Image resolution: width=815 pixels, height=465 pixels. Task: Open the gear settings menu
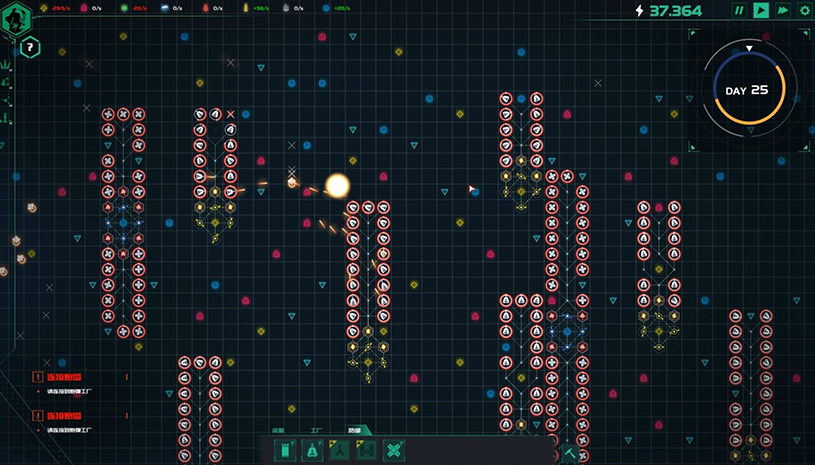pyautogui.click(x=804, y=11)
